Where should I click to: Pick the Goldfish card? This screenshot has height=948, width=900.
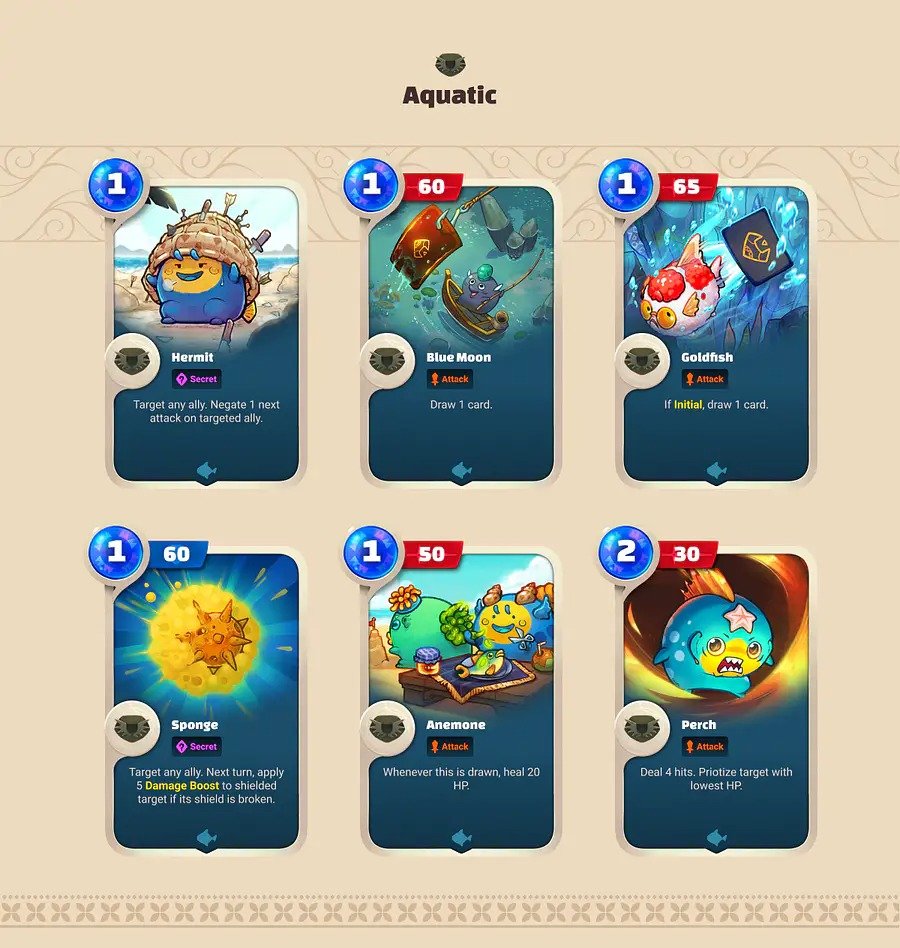coord(716,330)
